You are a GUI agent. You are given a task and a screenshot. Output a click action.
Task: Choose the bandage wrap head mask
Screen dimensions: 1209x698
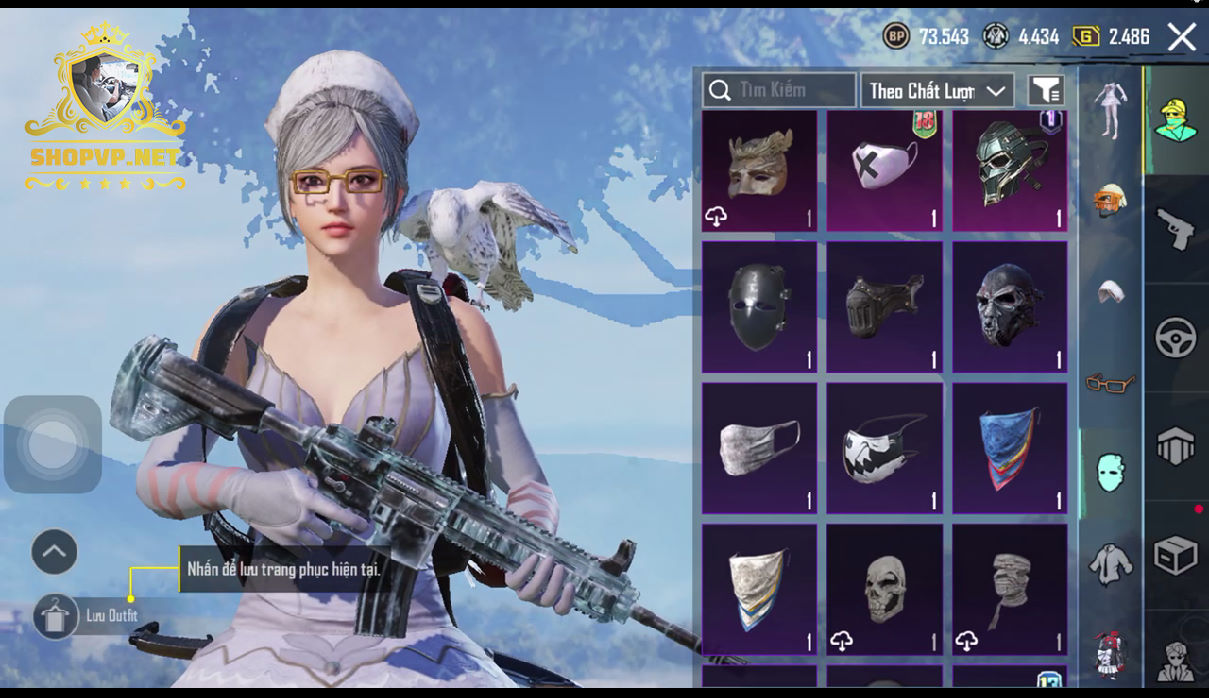pos(1009,589)
